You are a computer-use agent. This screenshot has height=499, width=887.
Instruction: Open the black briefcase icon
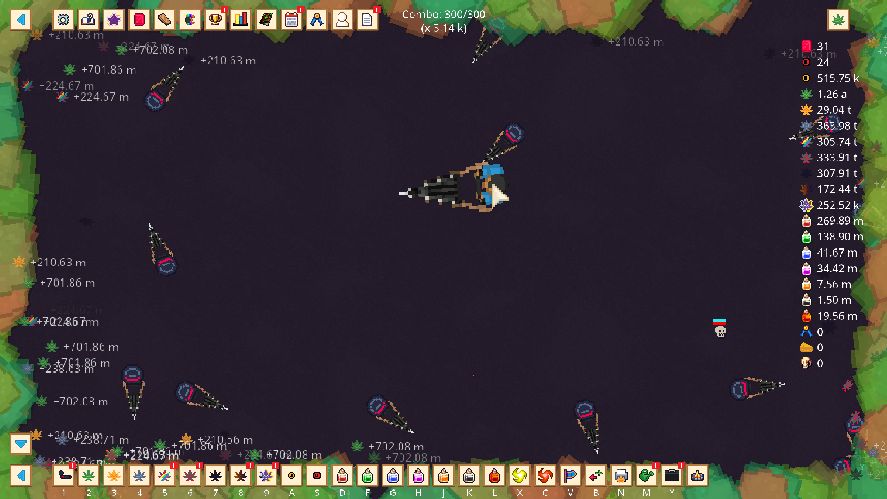[x=672, y=474]
